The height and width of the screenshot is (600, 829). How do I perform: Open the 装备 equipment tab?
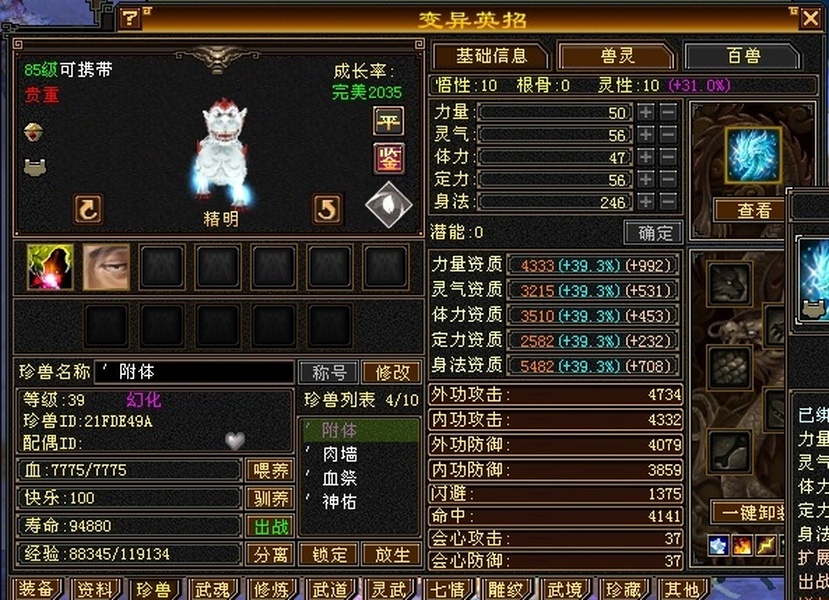[x=36, y=589]
